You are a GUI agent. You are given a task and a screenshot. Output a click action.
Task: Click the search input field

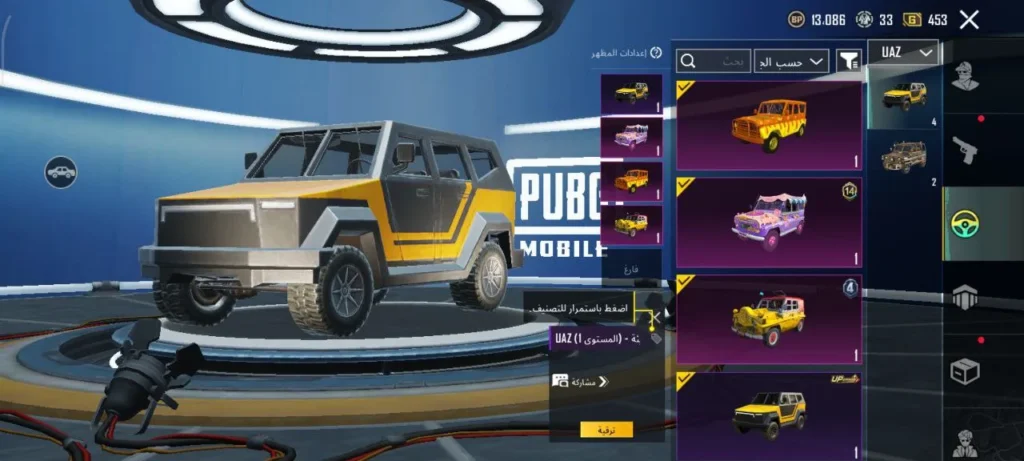(714, 62)
